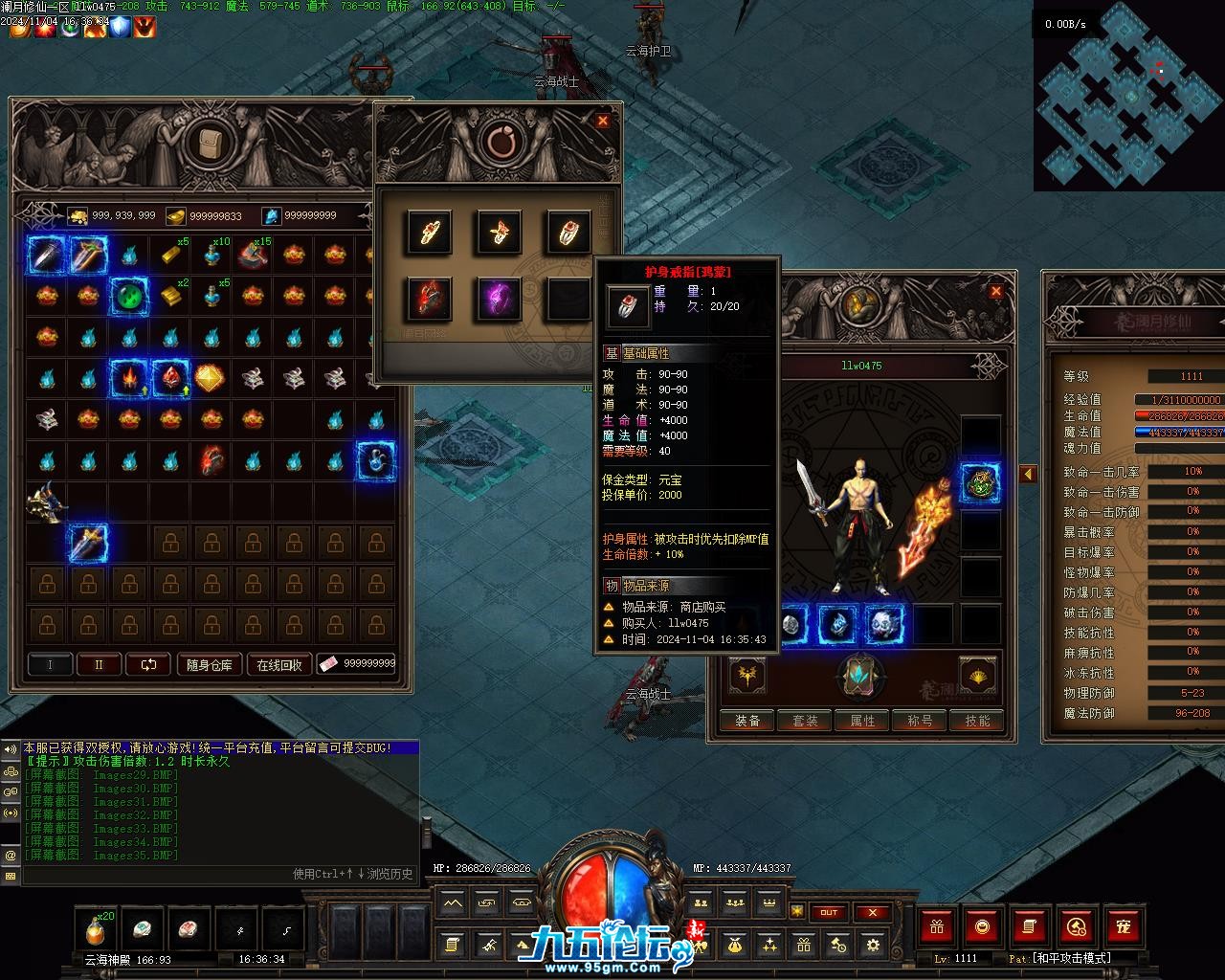The width and height of the screenshot is (1225, 980).
Task: Collapse the stats panel with the yellow arrow
Action: 1028,474
